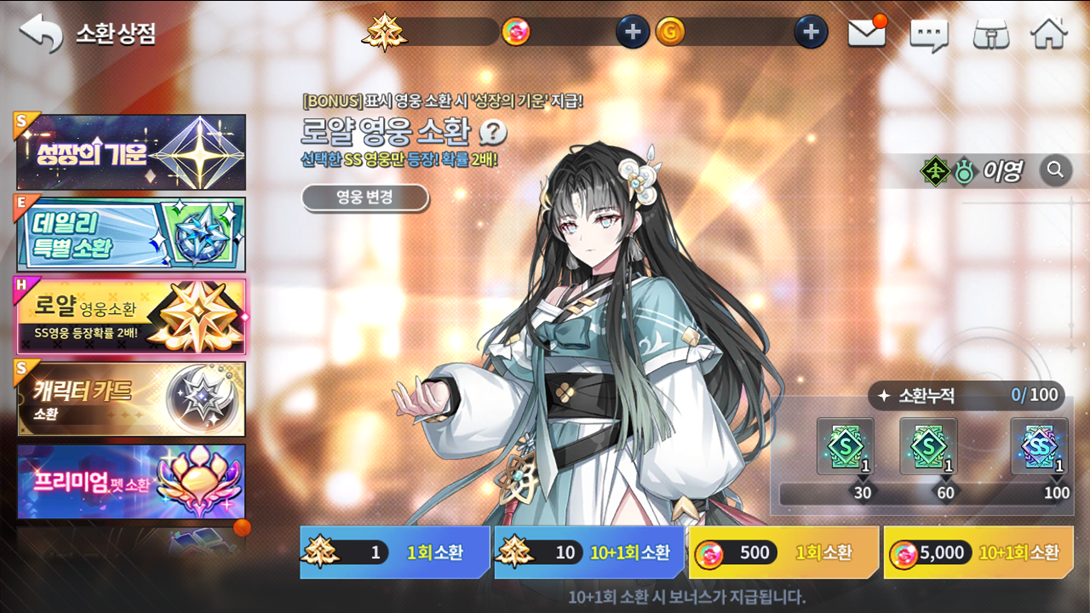Image resolution: width=1090 pixels, height=613 pixels.
Task: Go back using the return arrow
Action: 41,34
